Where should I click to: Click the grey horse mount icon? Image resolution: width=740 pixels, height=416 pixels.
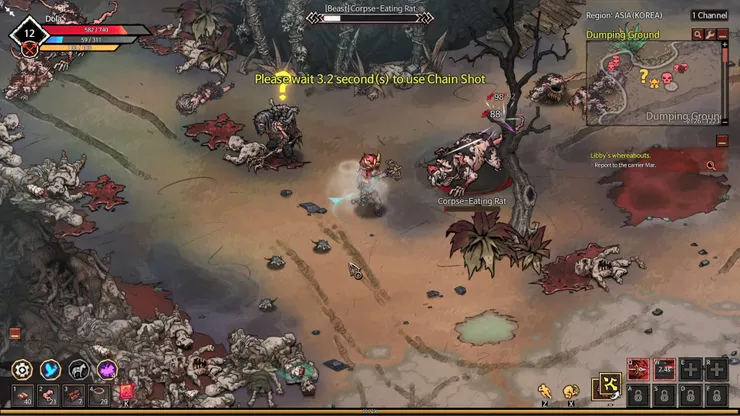[x=78, y=370]
